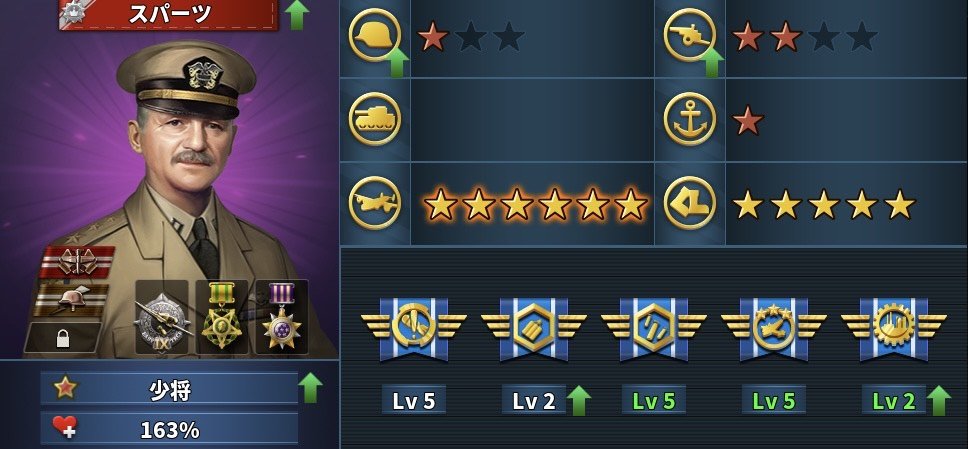This screenshot has width=968, height=449.
Task: Upgrade the Lv 2 single-shell hexagon skill
Action: 579,400
